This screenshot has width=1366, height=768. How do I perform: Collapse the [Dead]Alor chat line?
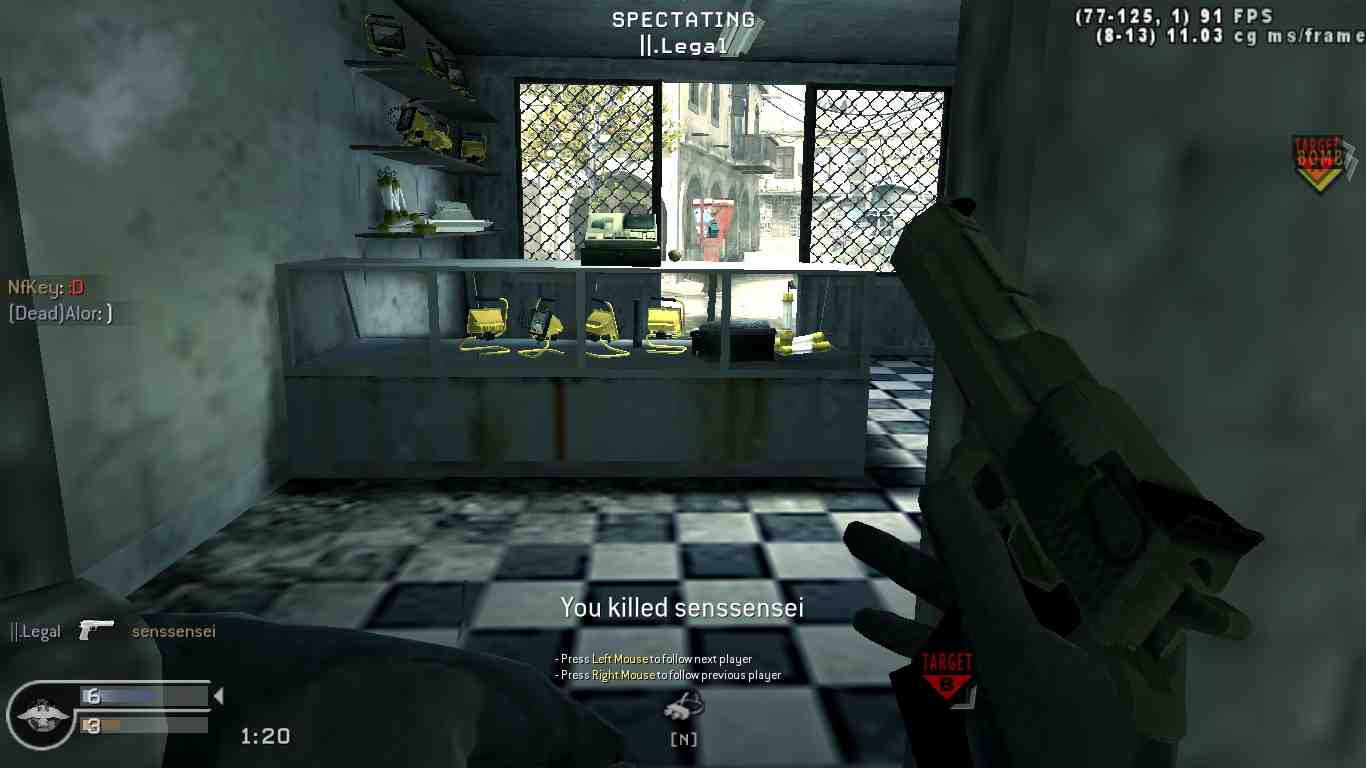click(58, 312)
